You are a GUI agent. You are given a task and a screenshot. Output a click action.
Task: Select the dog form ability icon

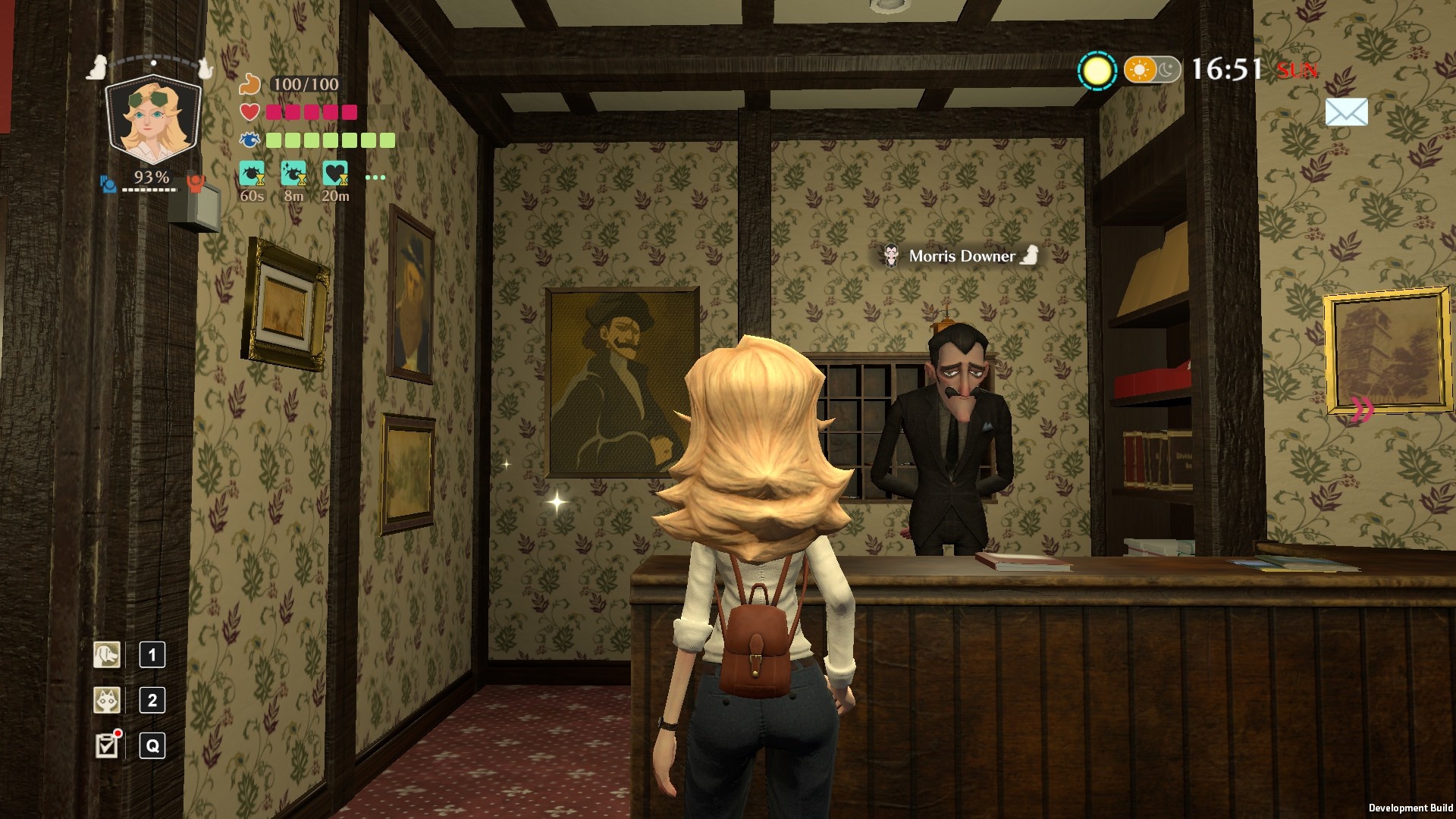tap(107, 654)
